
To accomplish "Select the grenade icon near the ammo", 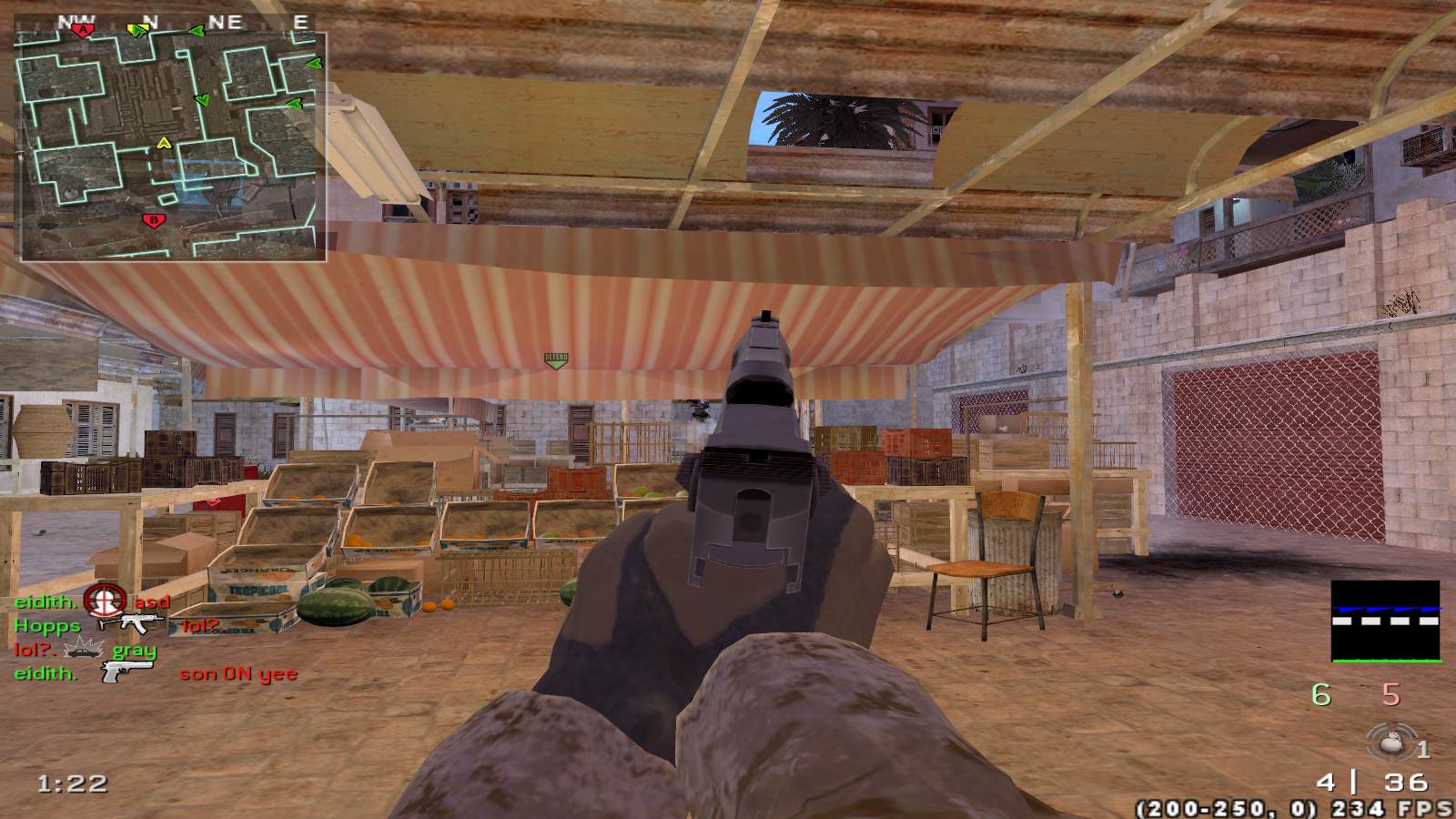I will 1390,743.
